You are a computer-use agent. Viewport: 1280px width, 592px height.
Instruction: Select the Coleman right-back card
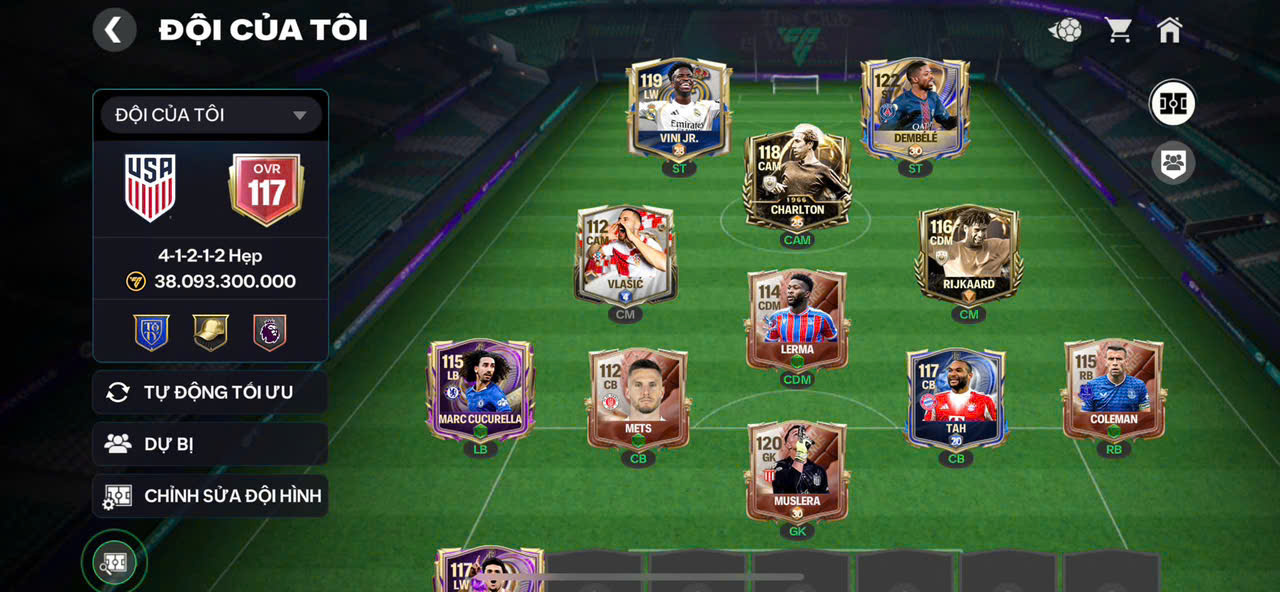pos(1114,390)
